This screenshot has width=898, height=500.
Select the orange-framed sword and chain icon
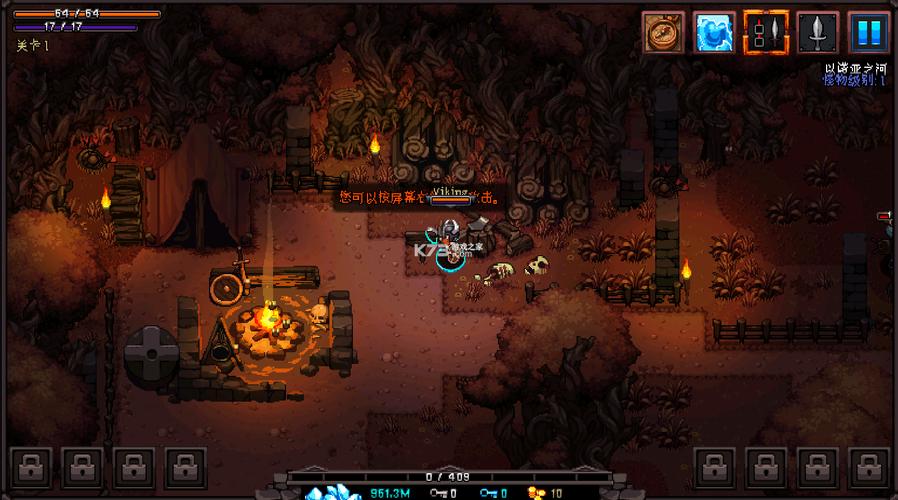764,31
